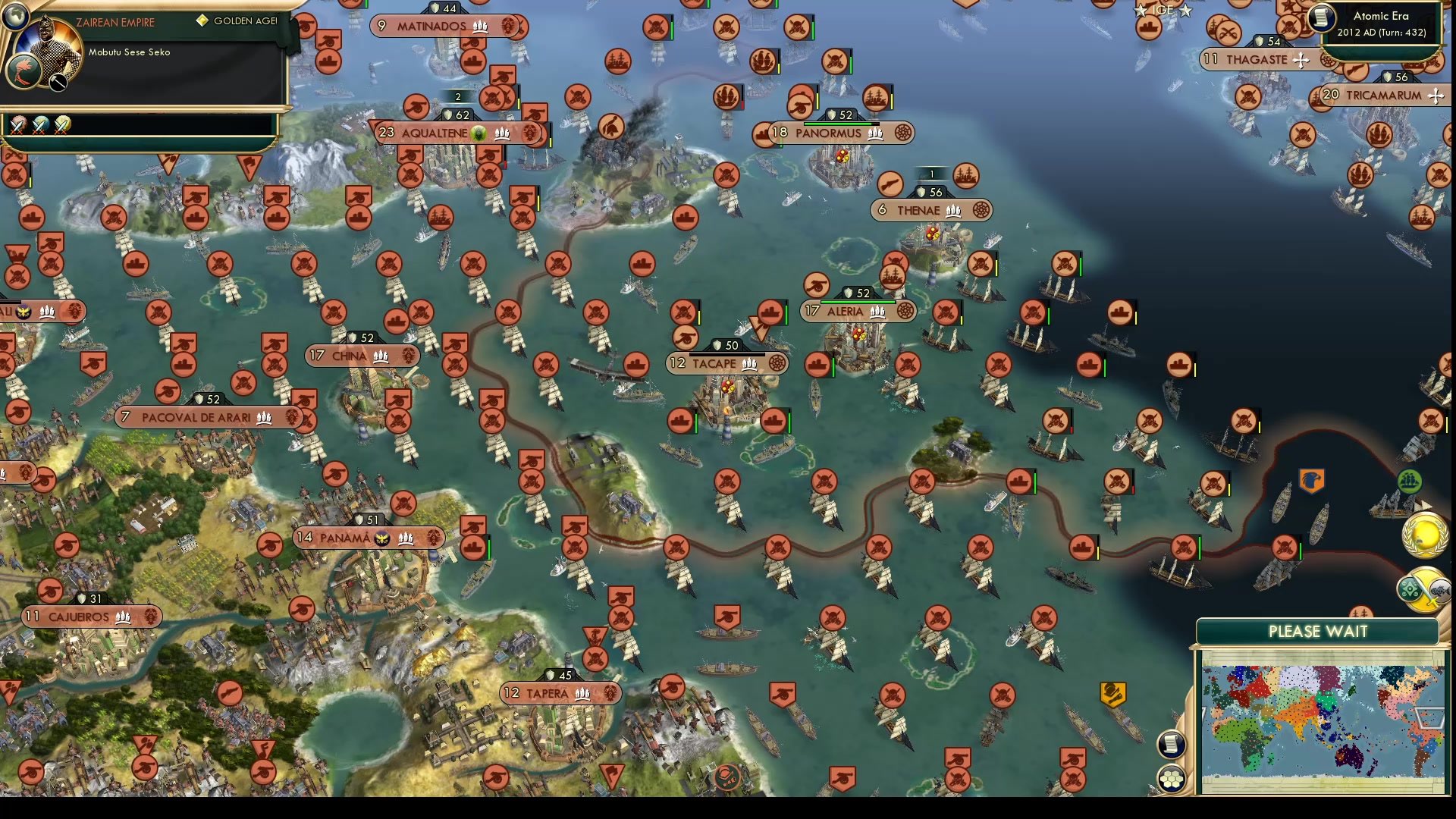Click the Cajueiros city name label

79,617
